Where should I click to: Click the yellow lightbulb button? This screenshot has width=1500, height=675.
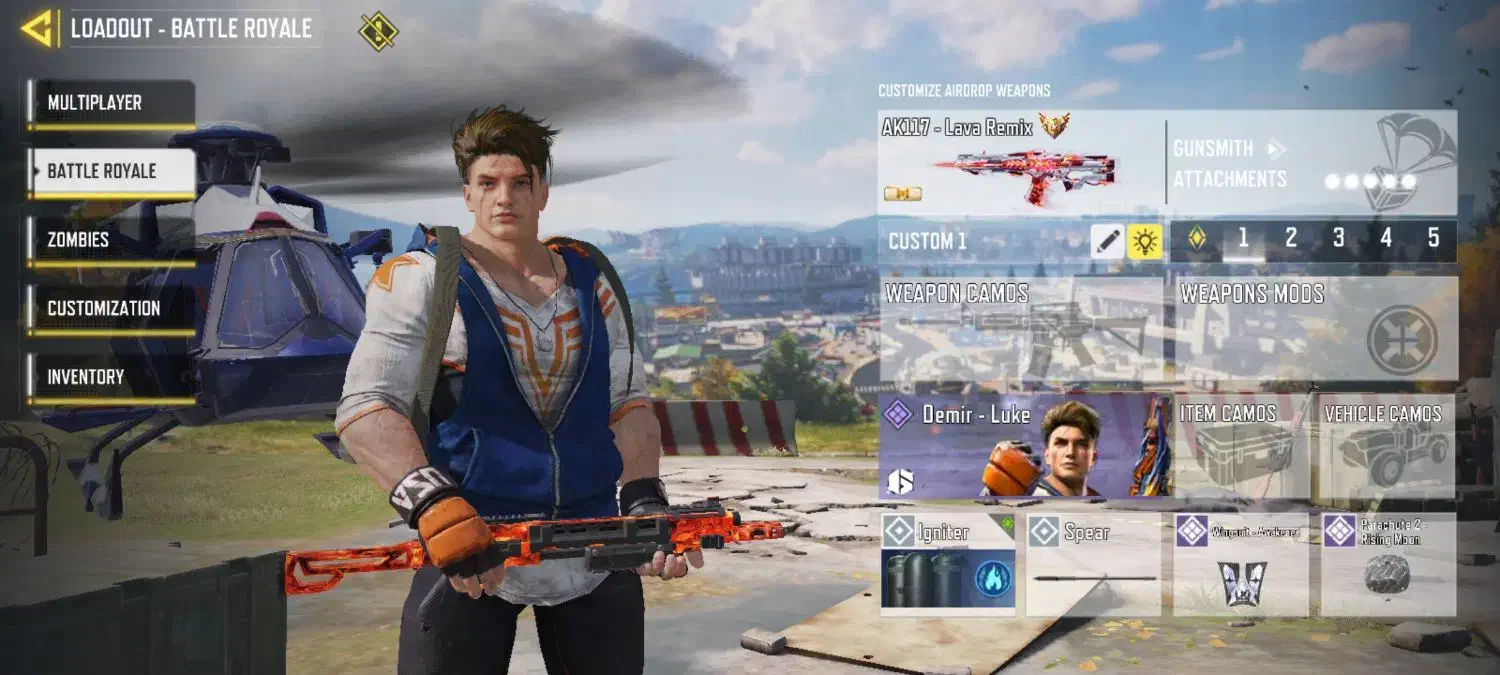[1145, 241]
